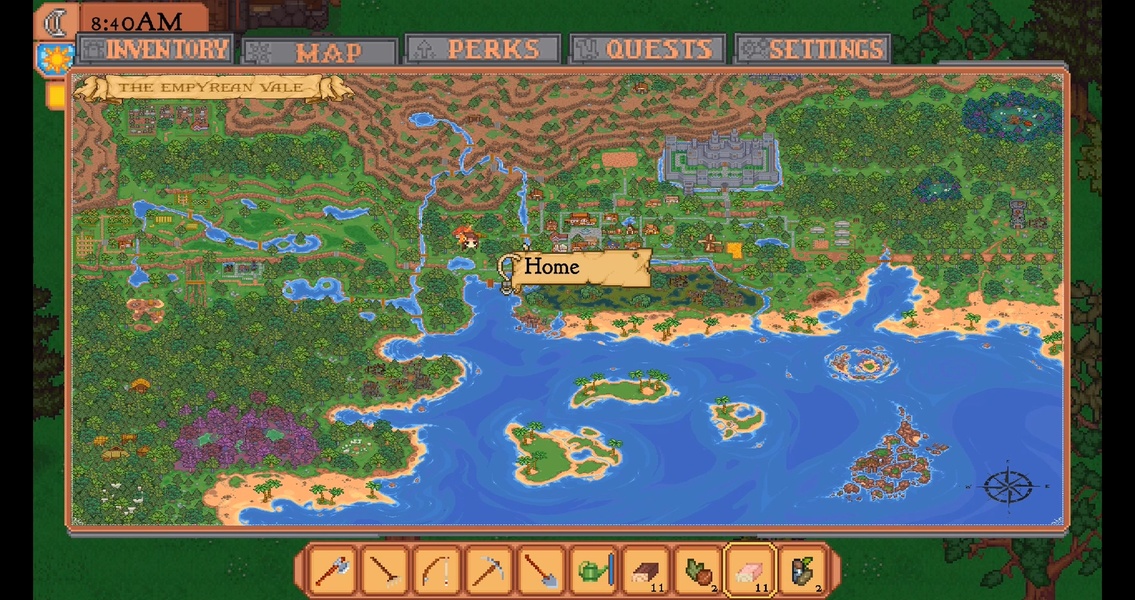Click the highlighted pink block slot
This screenshot has width=1135, height=600.
pos(749,571)
